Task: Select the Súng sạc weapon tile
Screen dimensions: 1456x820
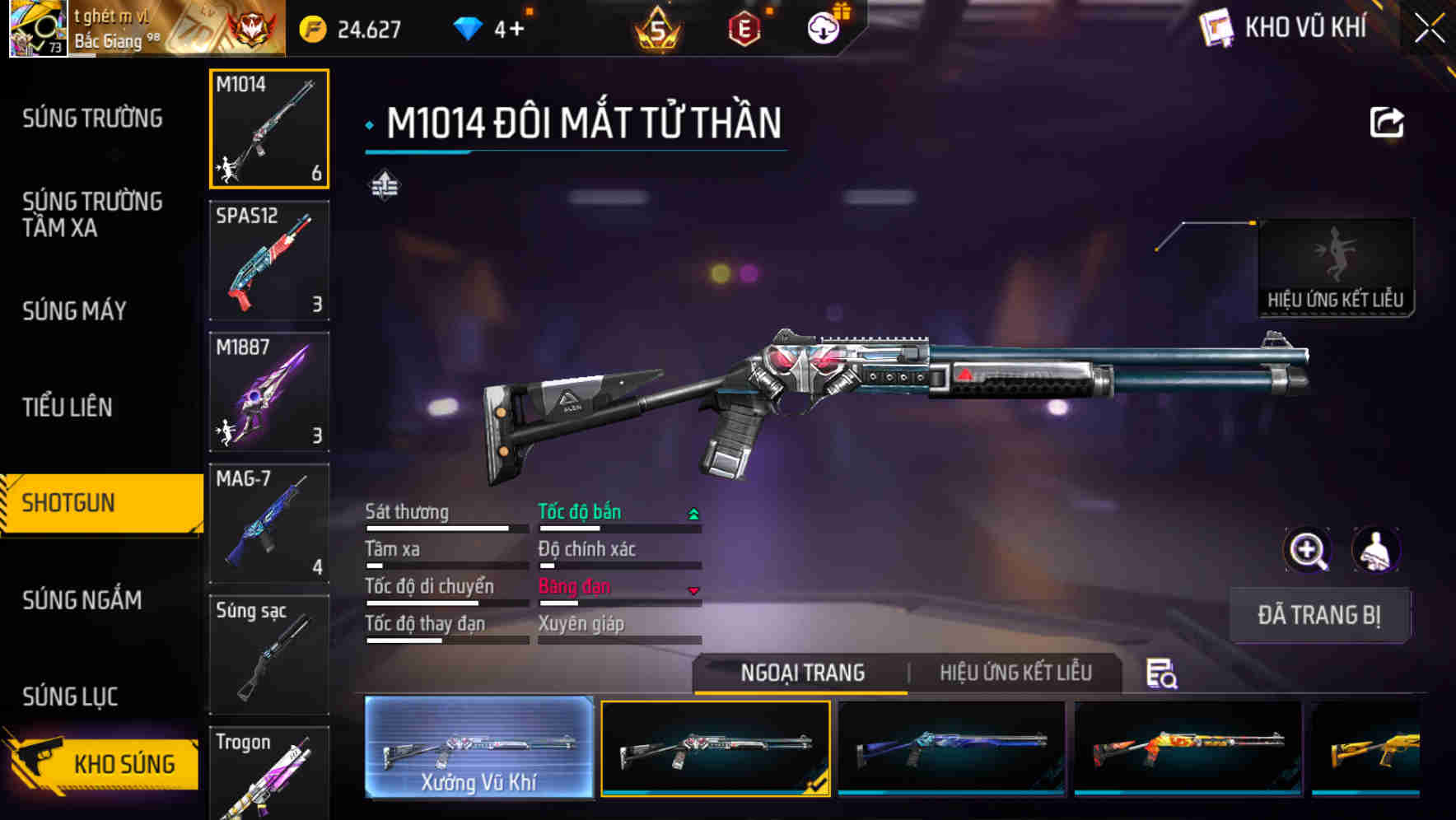Action: tap(269, 655)
